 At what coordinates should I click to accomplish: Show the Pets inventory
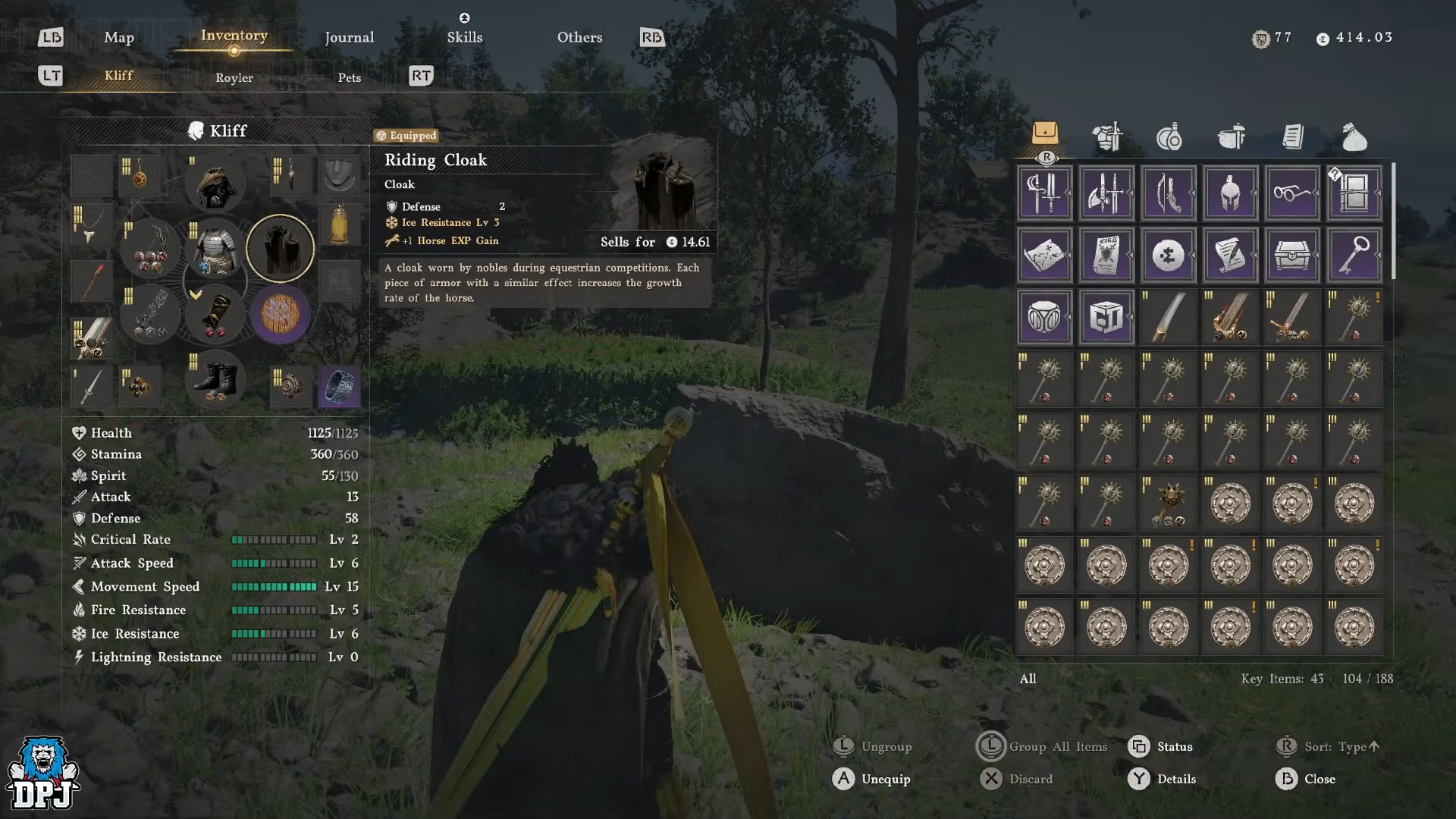tap(349, 77)
